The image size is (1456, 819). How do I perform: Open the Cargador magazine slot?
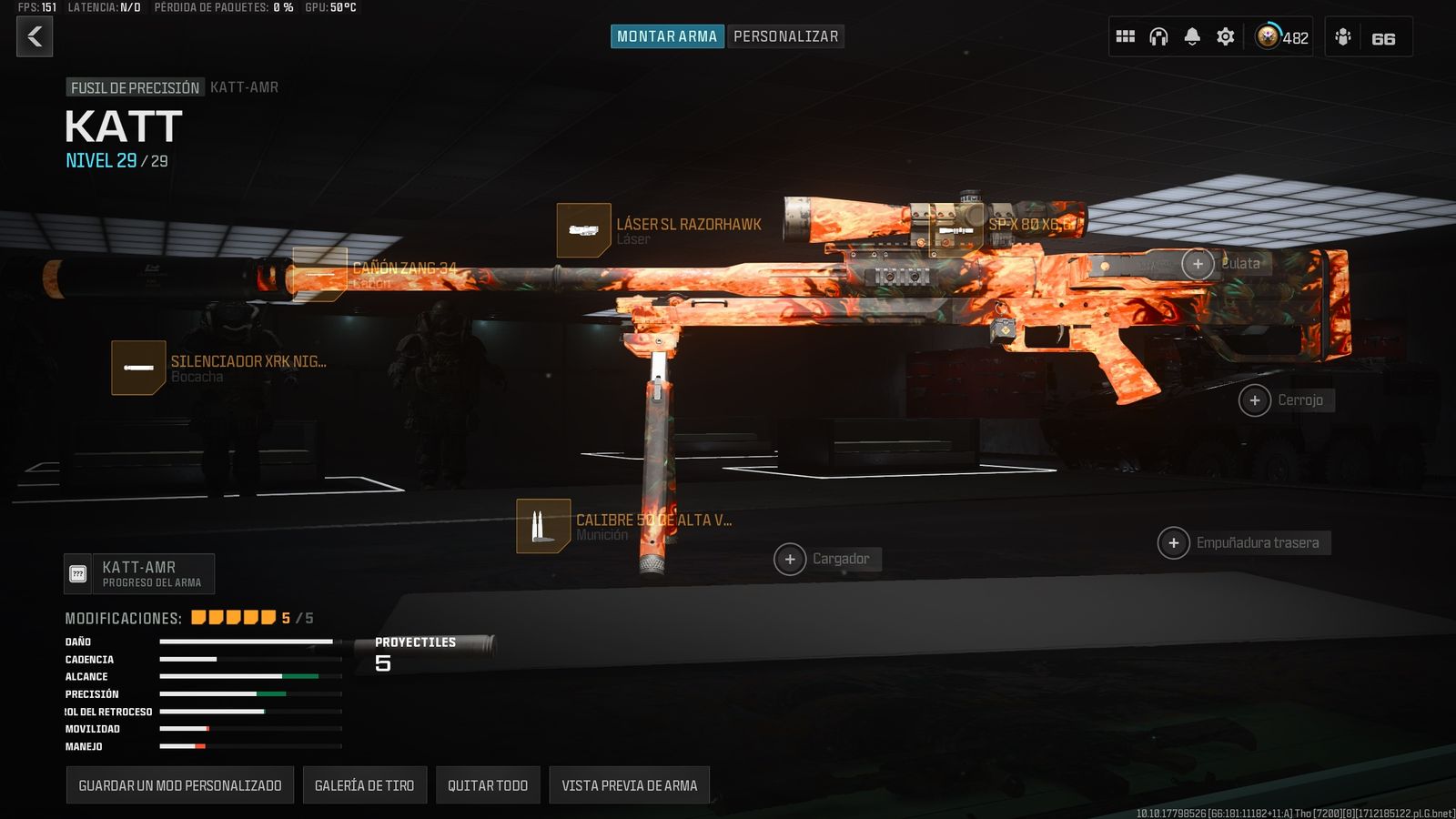pyautogui.click(x=789, y=559)
